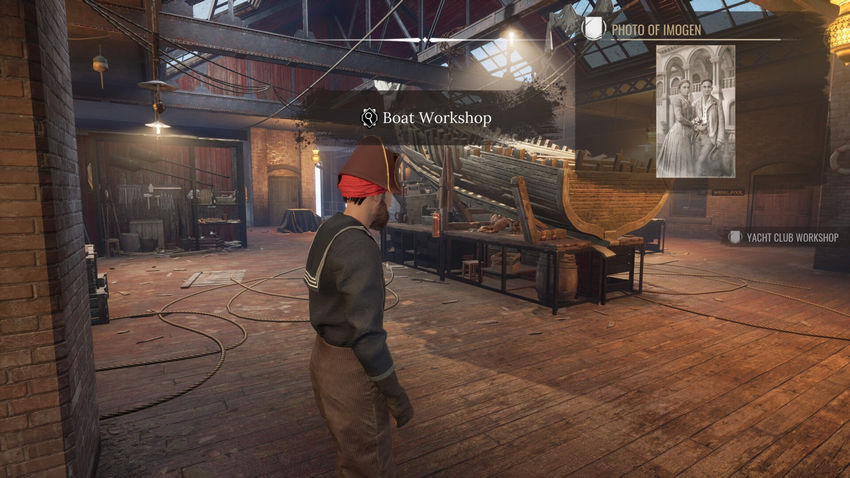Select the Photo of Imogen item title
This screenshot has height=478, width=850.
[x=655, y=29]
